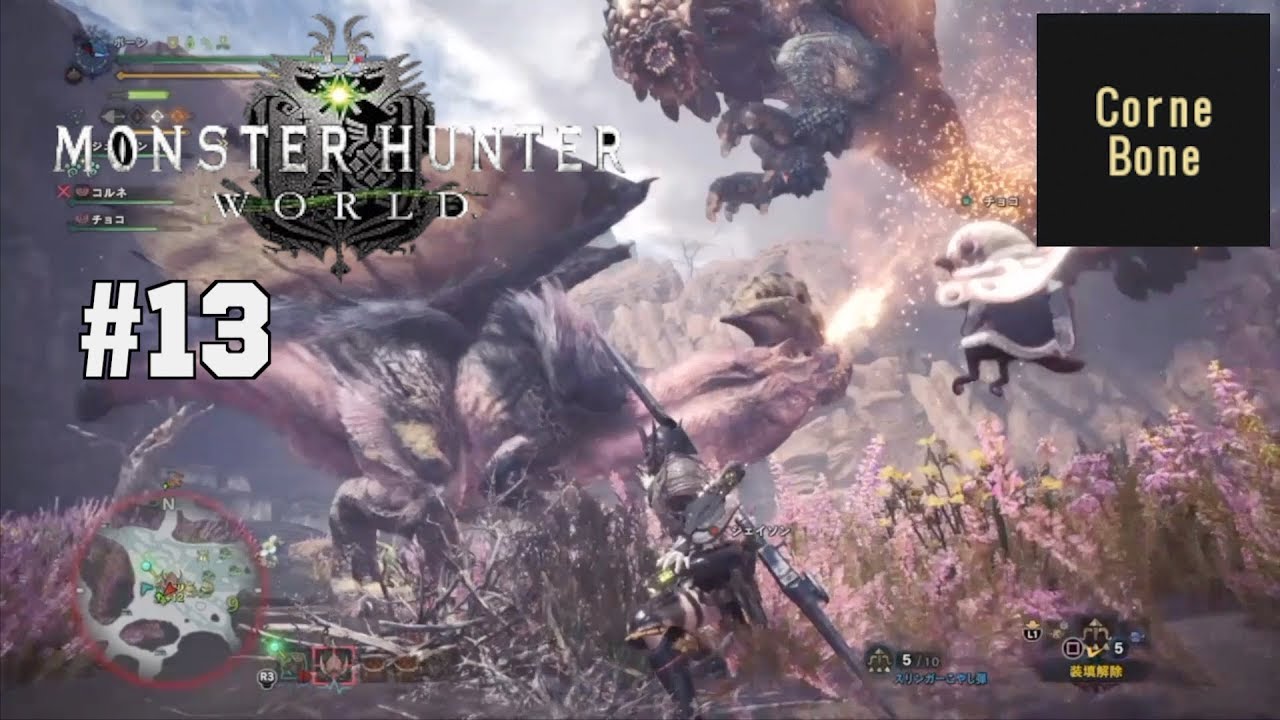This screenshot has height=720, width=1280.
Task: Select the whetstone slot in the item bar
Action: [375, 664]
